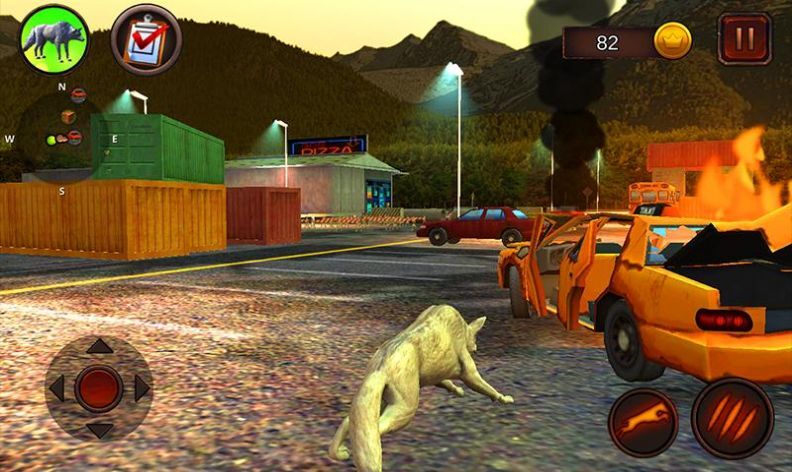Tap the gold crown coin icon

coord(672,42)
